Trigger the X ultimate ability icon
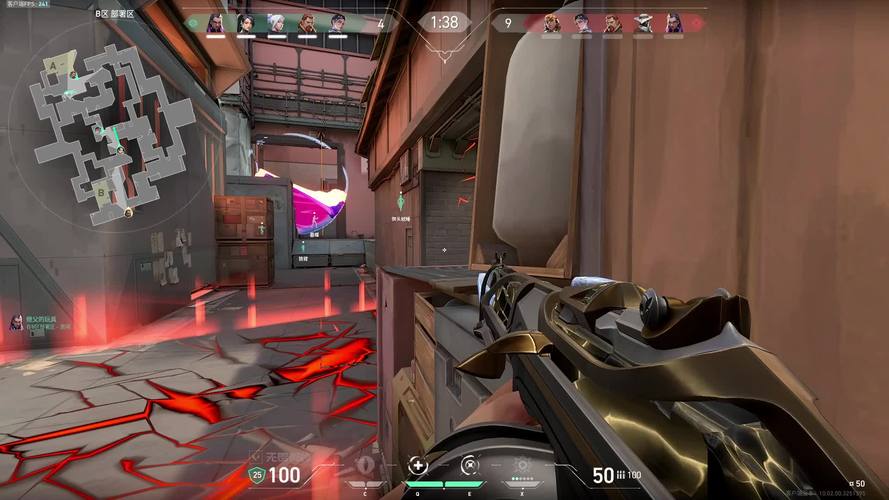Screen dimensions: 889x500 pyautogui.click(x=520, y=465)
